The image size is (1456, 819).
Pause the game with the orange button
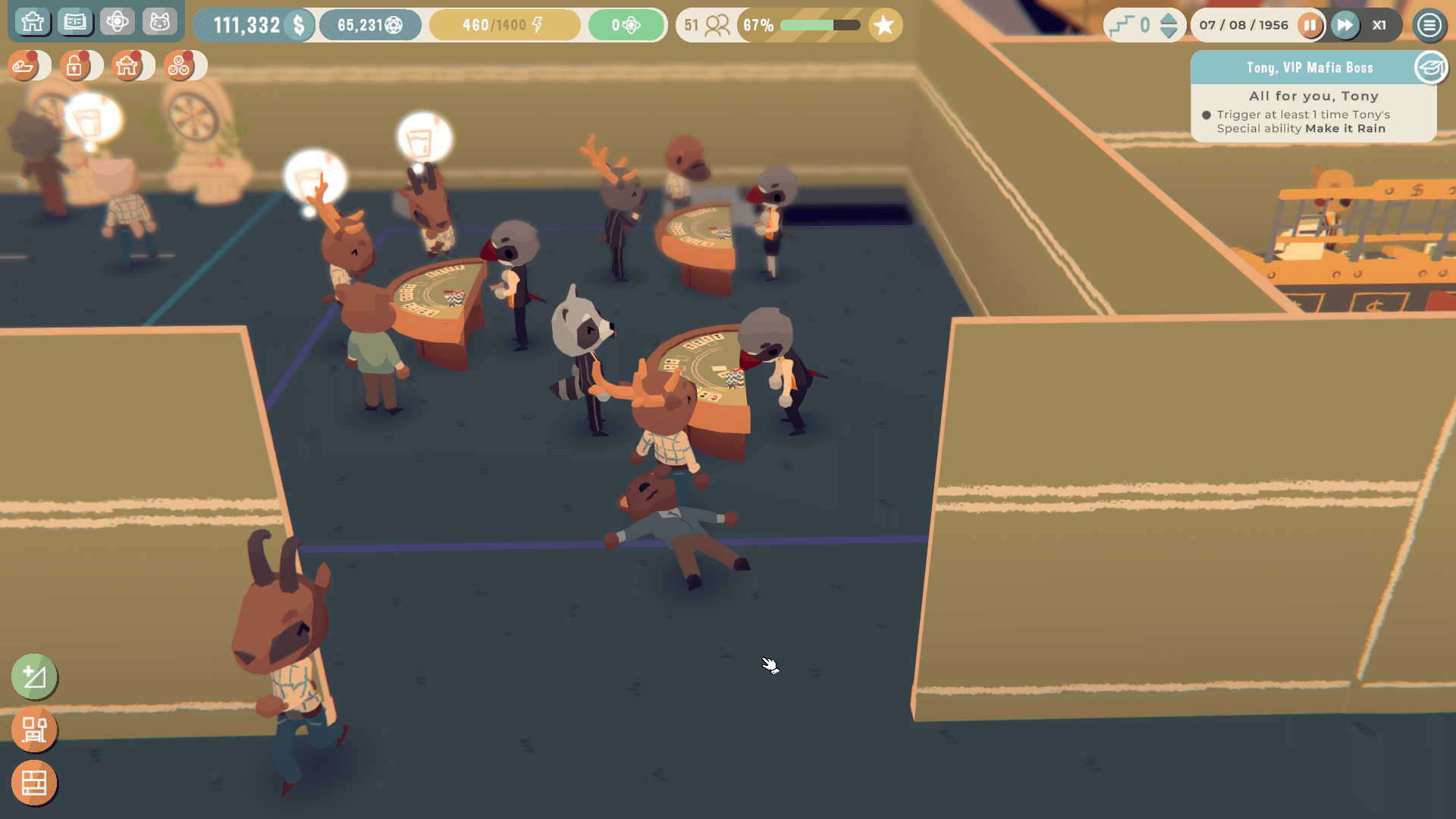point(1310,25)
